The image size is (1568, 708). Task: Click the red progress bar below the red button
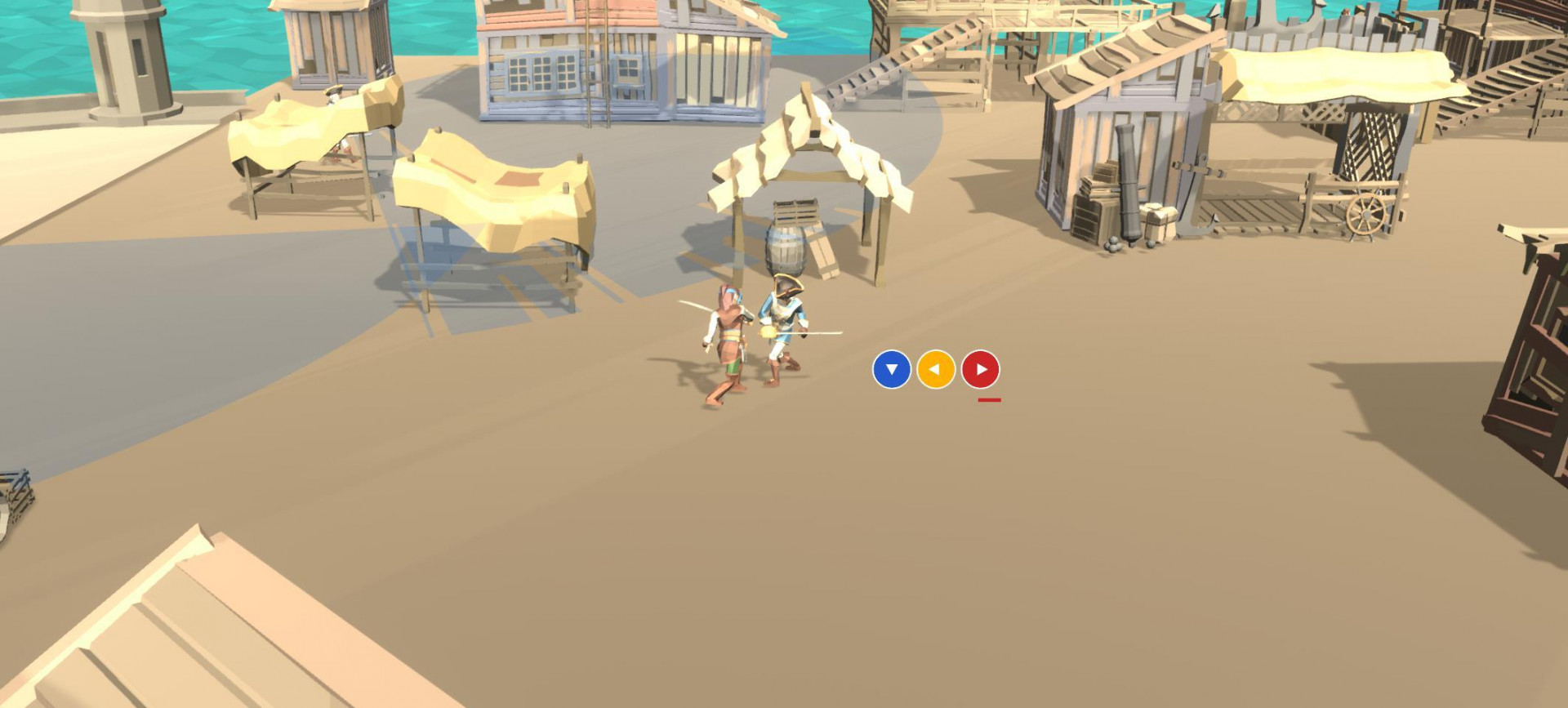pyautogui.click(x=988, y=399)
